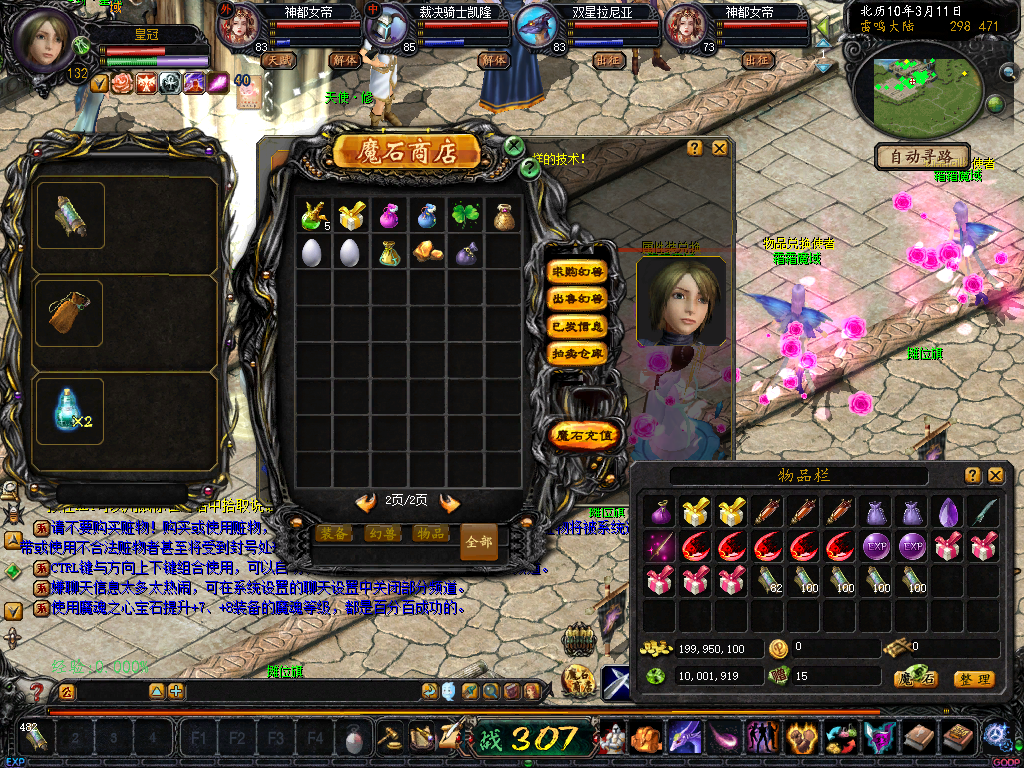Select the 已发信息 button
This screenshot has width=1024, height=768.
(x=578, y=326)
